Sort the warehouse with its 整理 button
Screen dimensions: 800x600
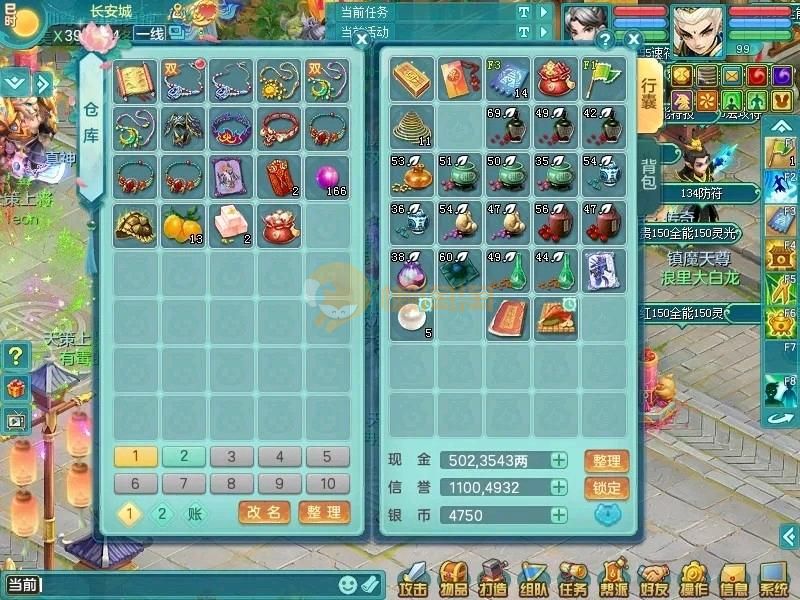[x=324, y=513]
